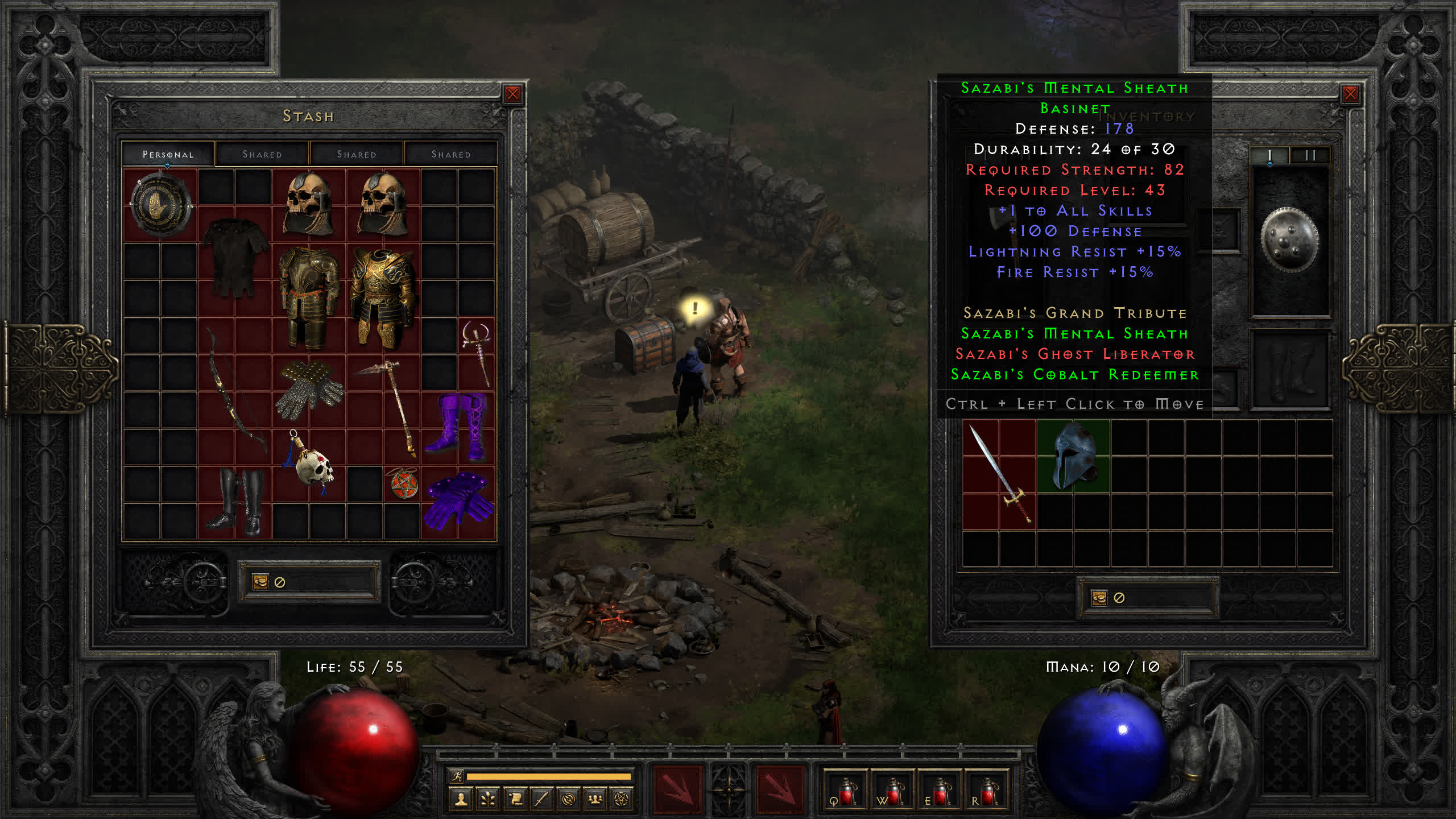Select the skull charm with blue tassel

pos(310,464)
